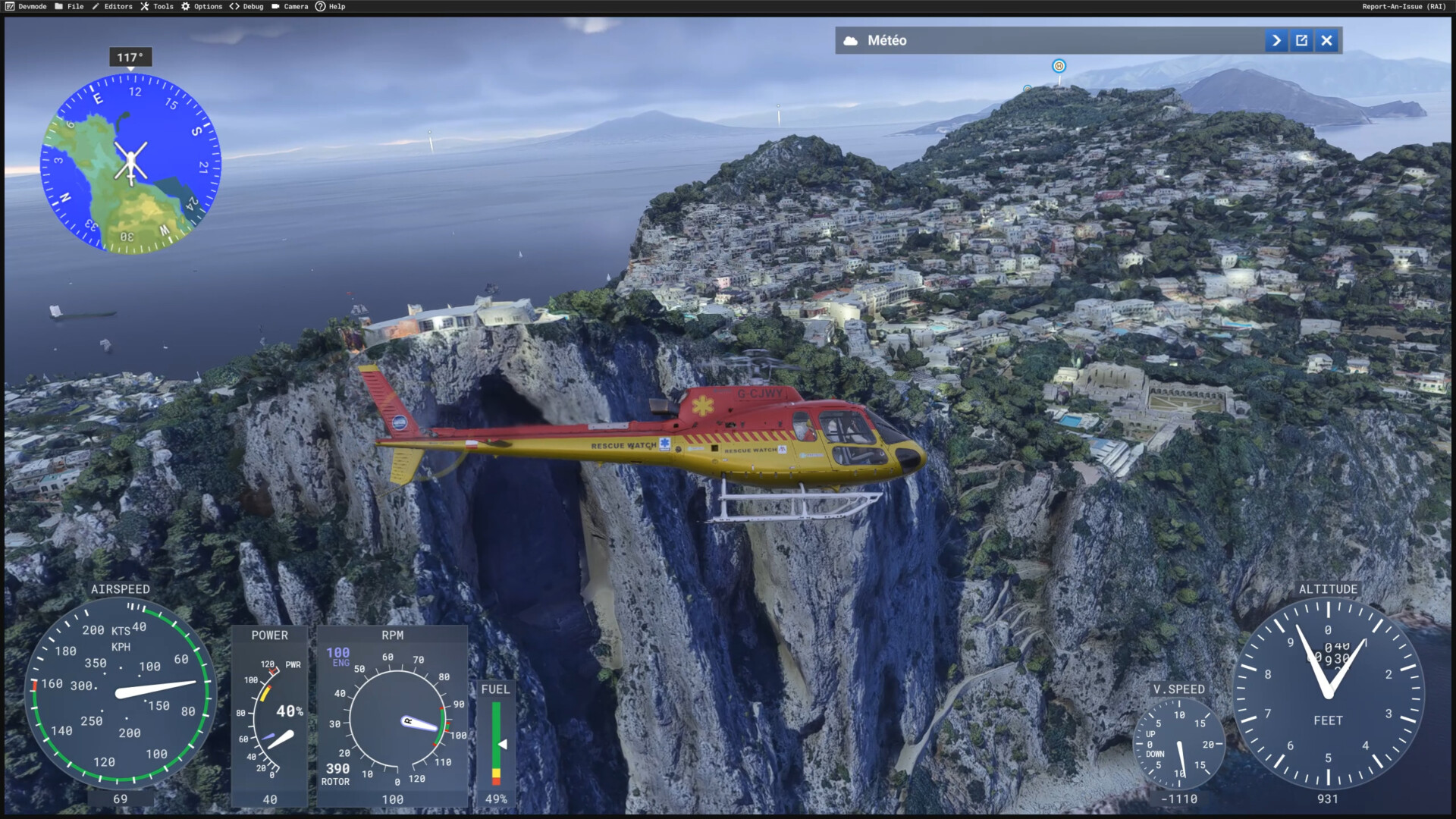
Task: Close the Météo panel
Action: pos(1326,41)
